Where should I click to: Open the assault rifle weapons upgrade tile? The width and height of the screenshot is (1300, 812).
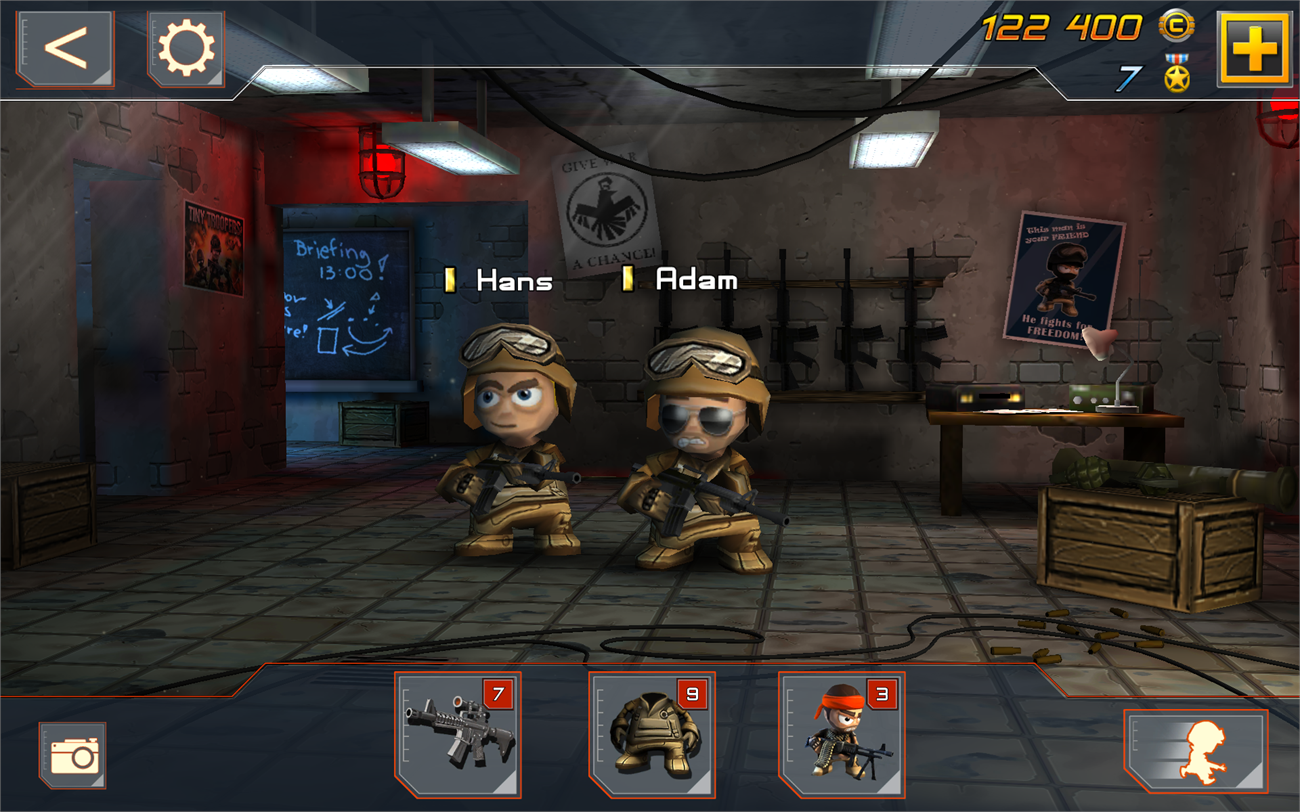coord(458,734)
